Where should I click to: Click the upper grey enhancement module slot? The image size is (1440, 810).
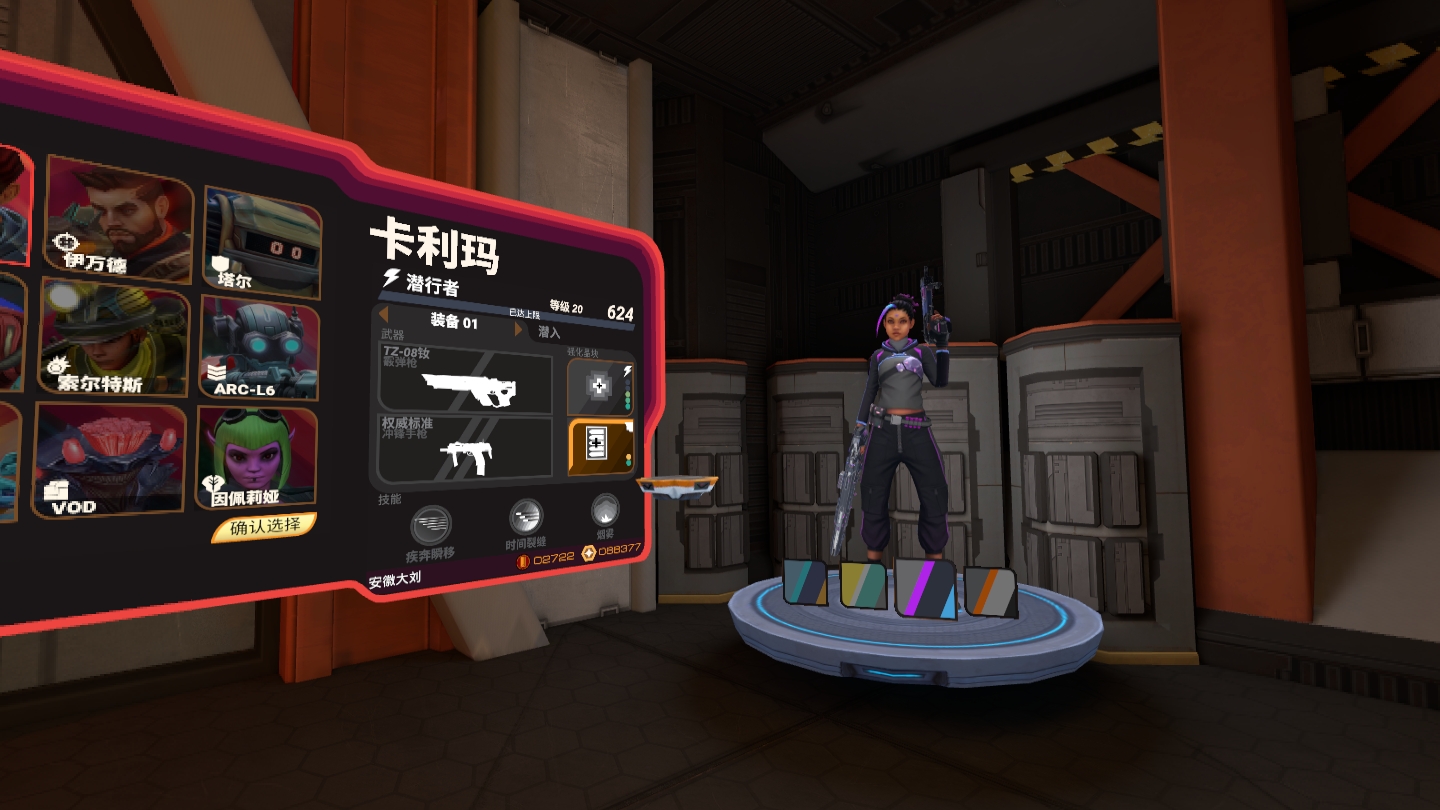(600, 387)
